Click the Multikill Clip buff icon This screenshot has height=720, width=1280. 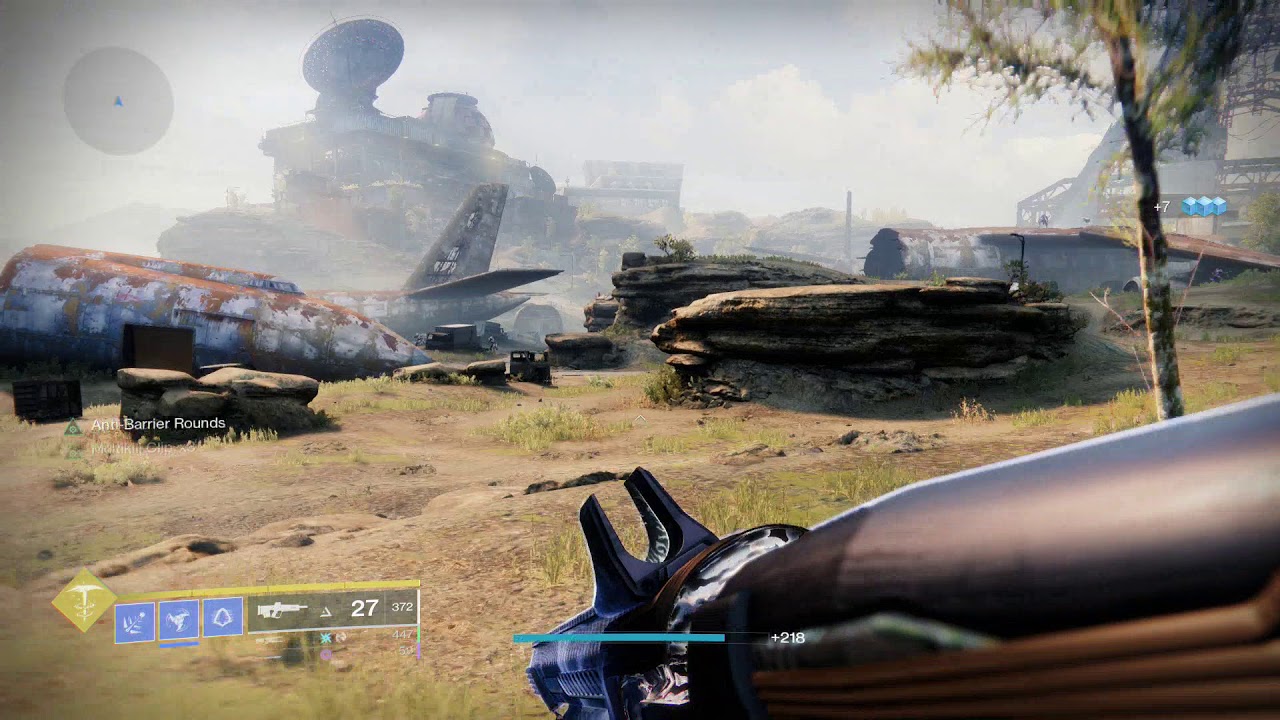pyautogui.click(x=72, y=453)
